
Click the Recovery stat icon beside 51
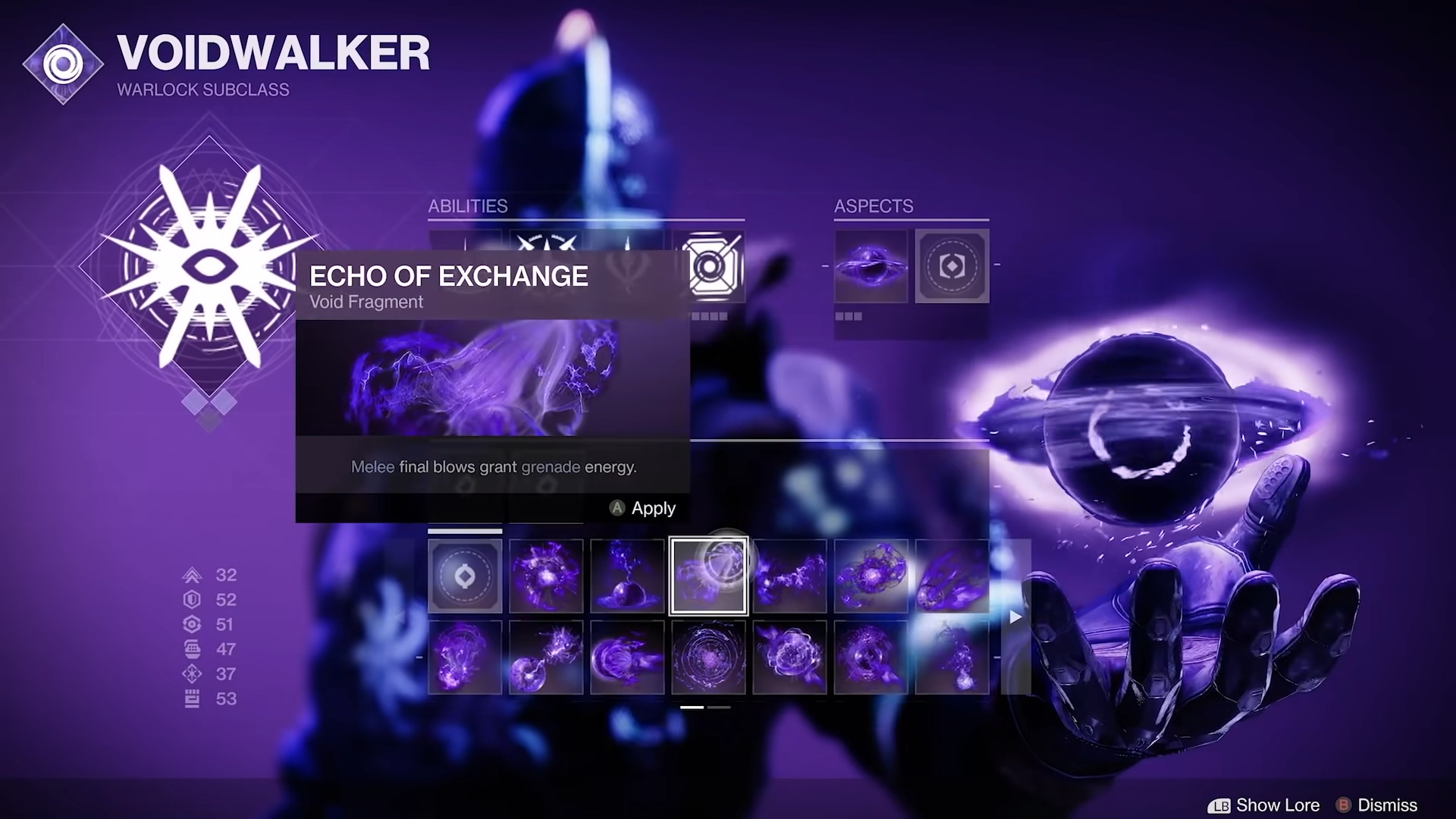(x=192, y=624)
